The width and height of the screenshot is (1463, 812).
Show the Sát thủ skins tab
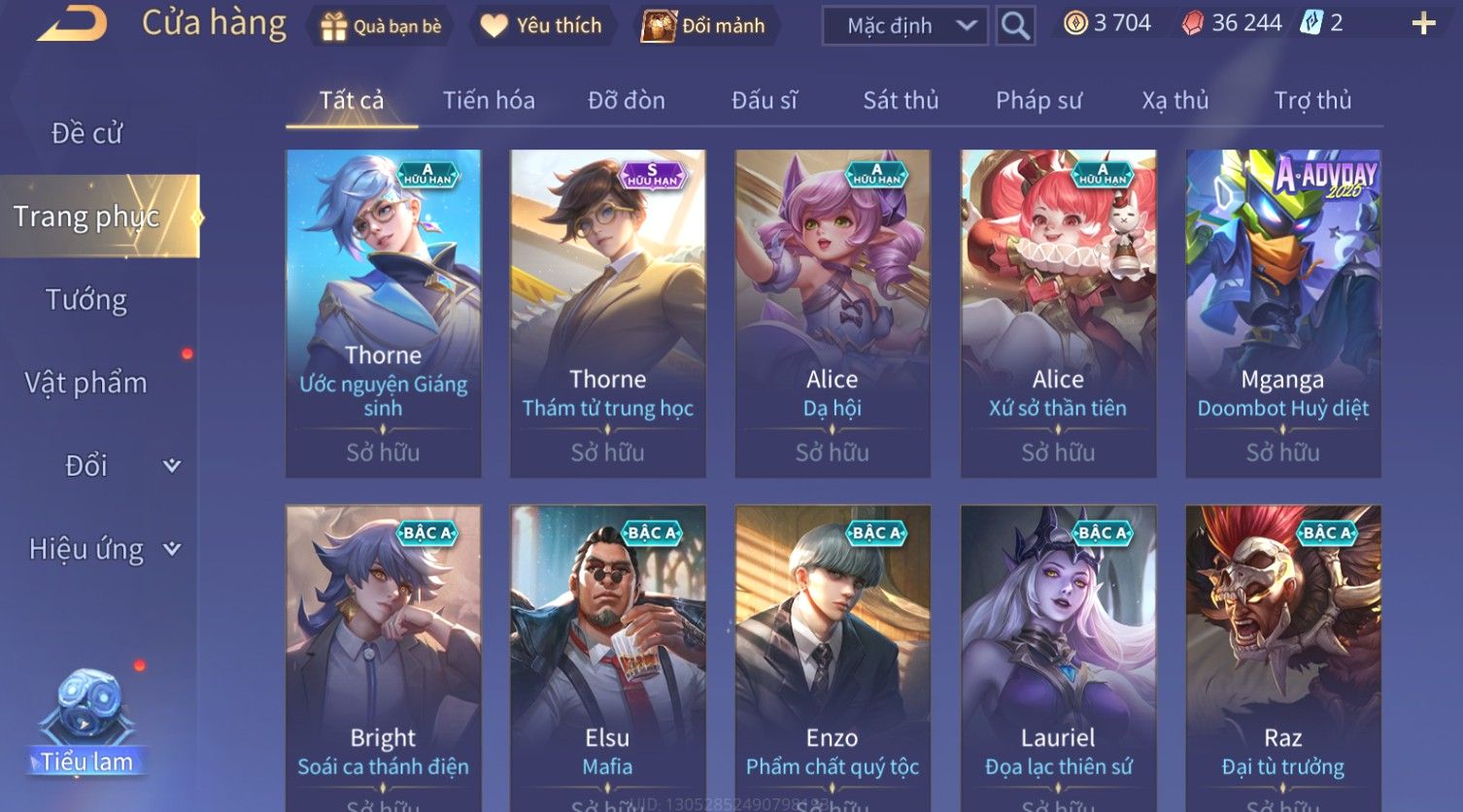coord(901,100)
